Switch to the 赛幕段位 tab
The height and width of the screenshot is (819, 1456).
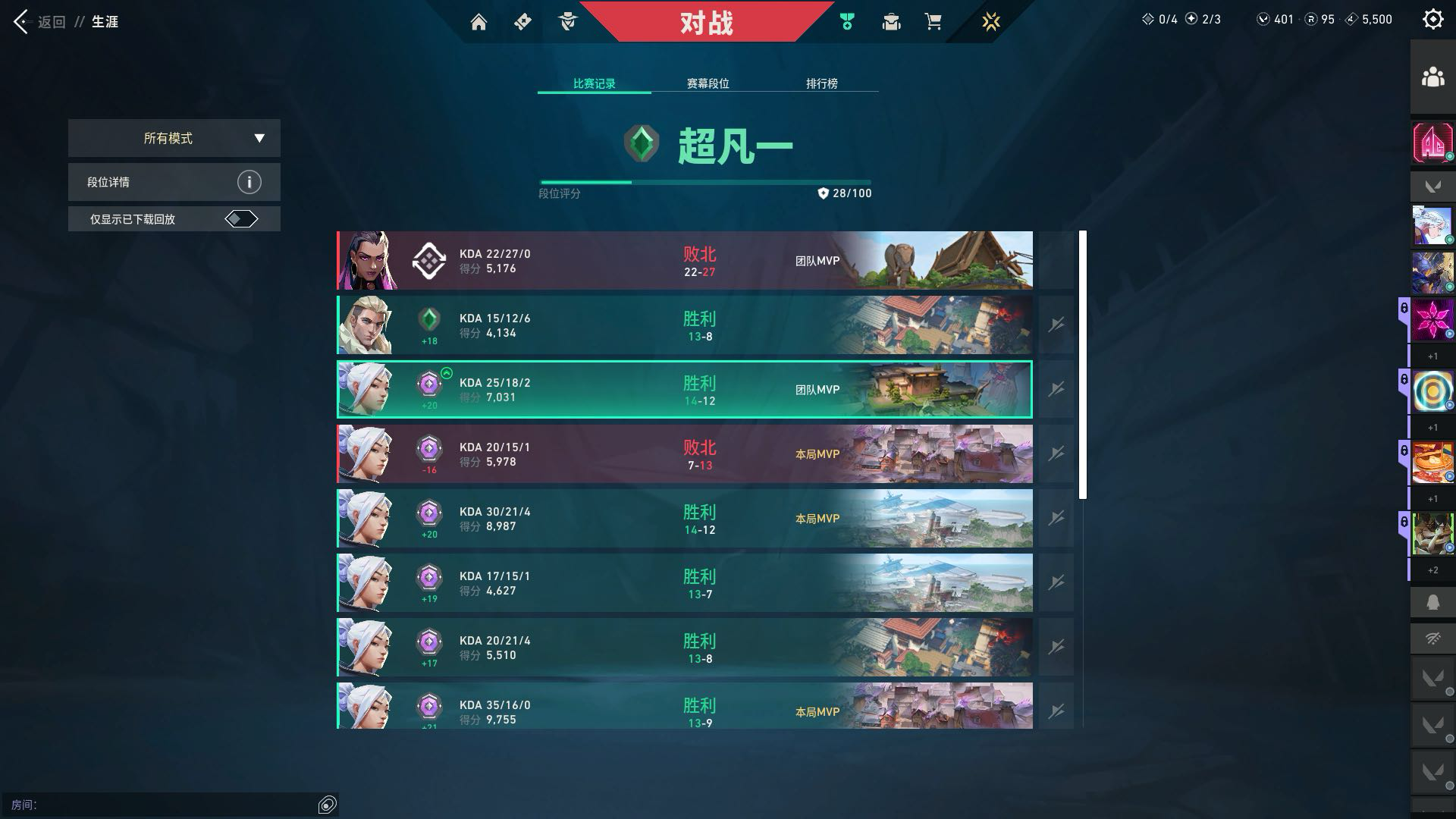coord(708,83)
